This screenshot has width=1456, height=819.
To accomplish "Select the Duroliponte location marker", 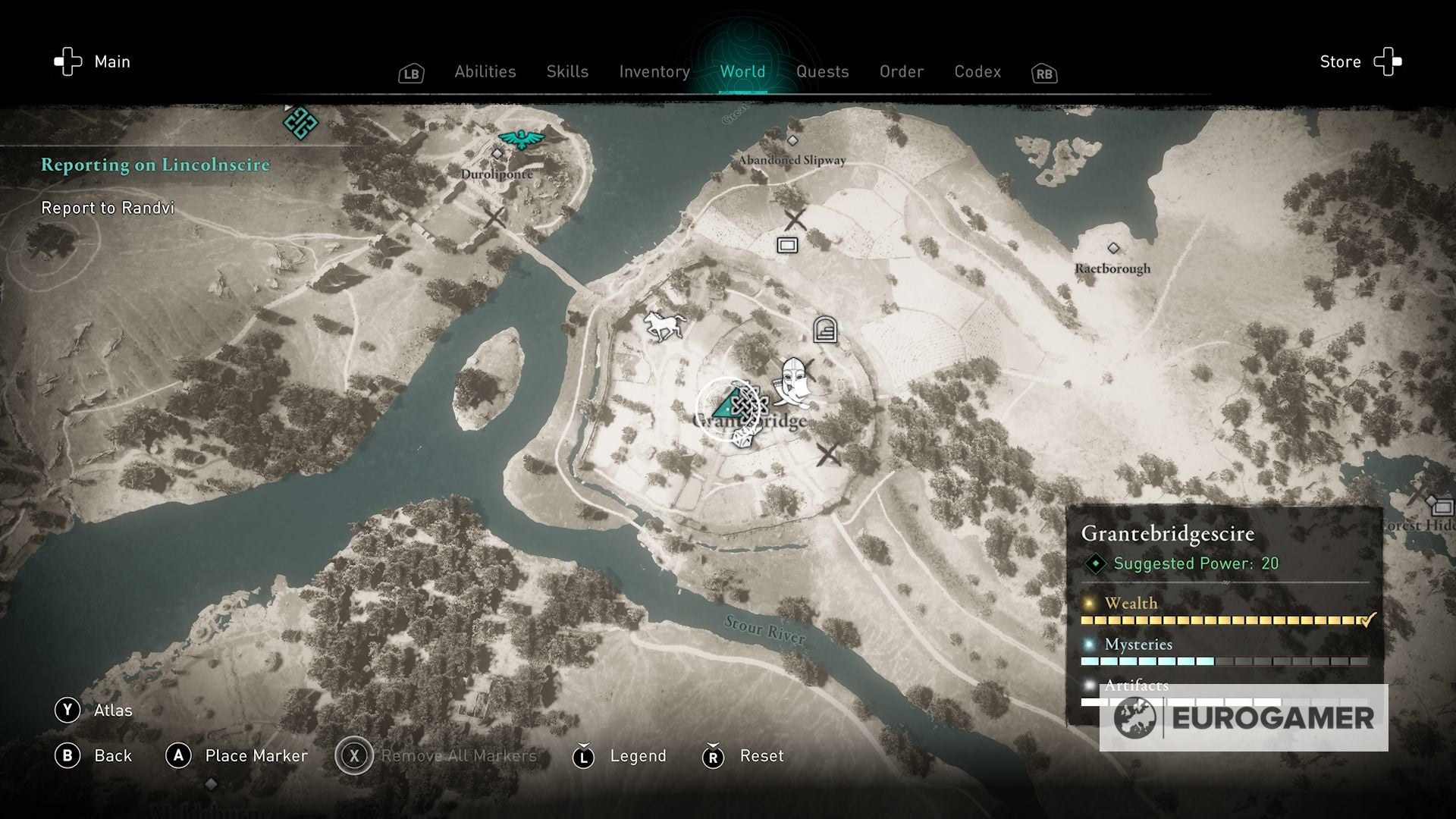I will 497,154.
